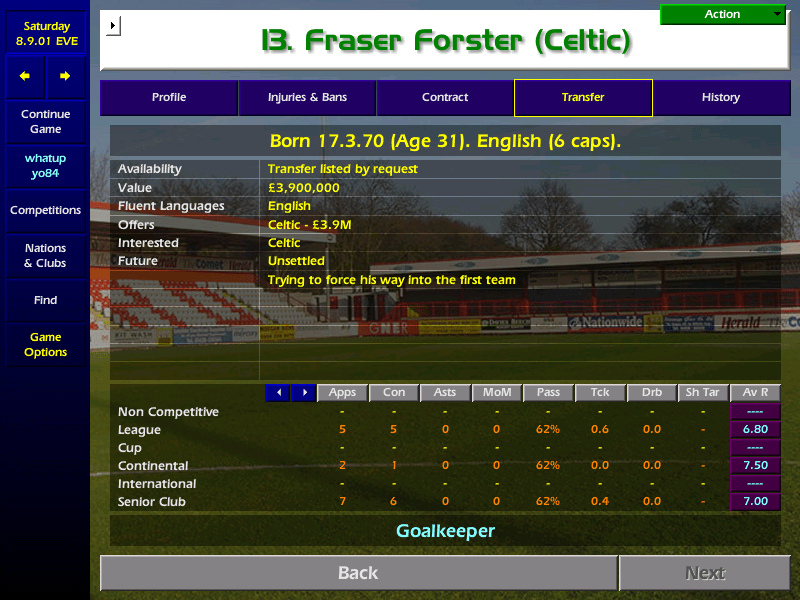Open the Injuries & Bans tab

pos(307,98)
